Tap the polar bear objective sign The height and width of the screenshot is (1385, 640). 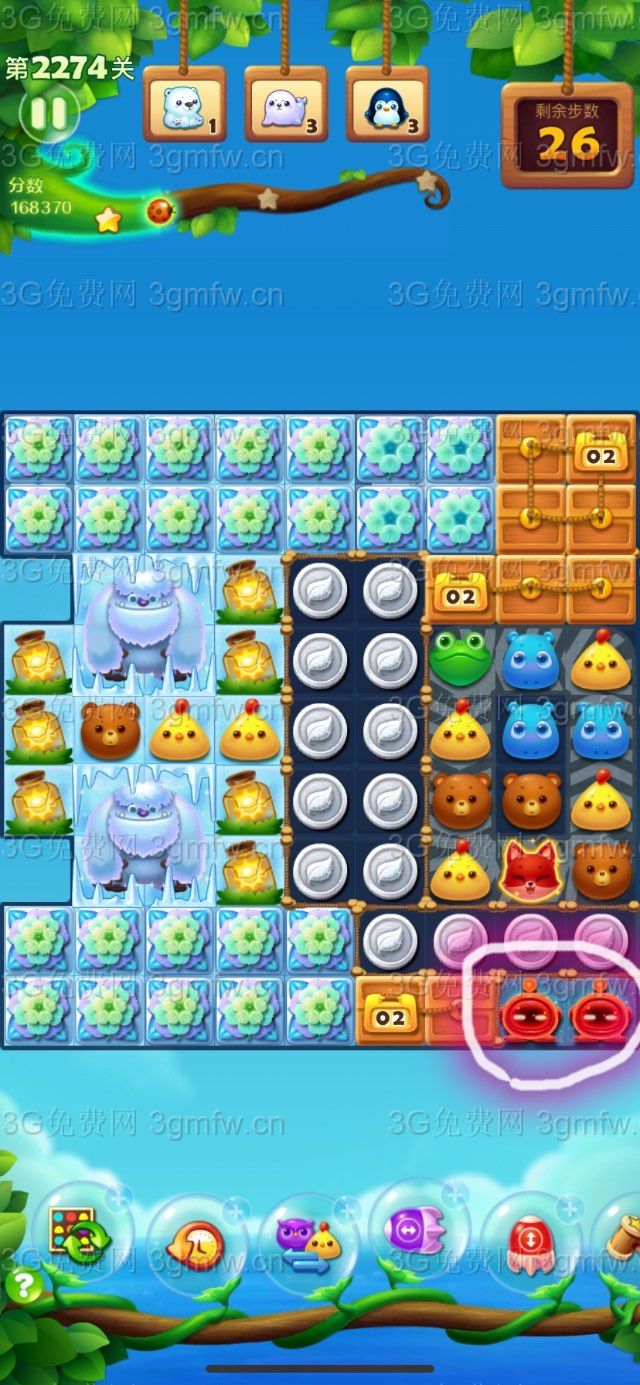point(184,106)
